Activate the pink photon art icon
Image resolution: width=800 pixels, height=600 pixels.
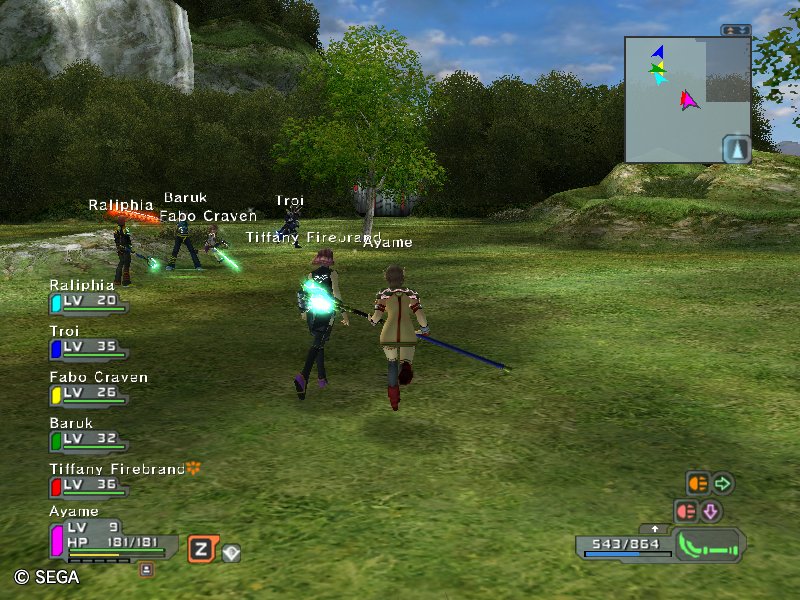pos(686,511)
